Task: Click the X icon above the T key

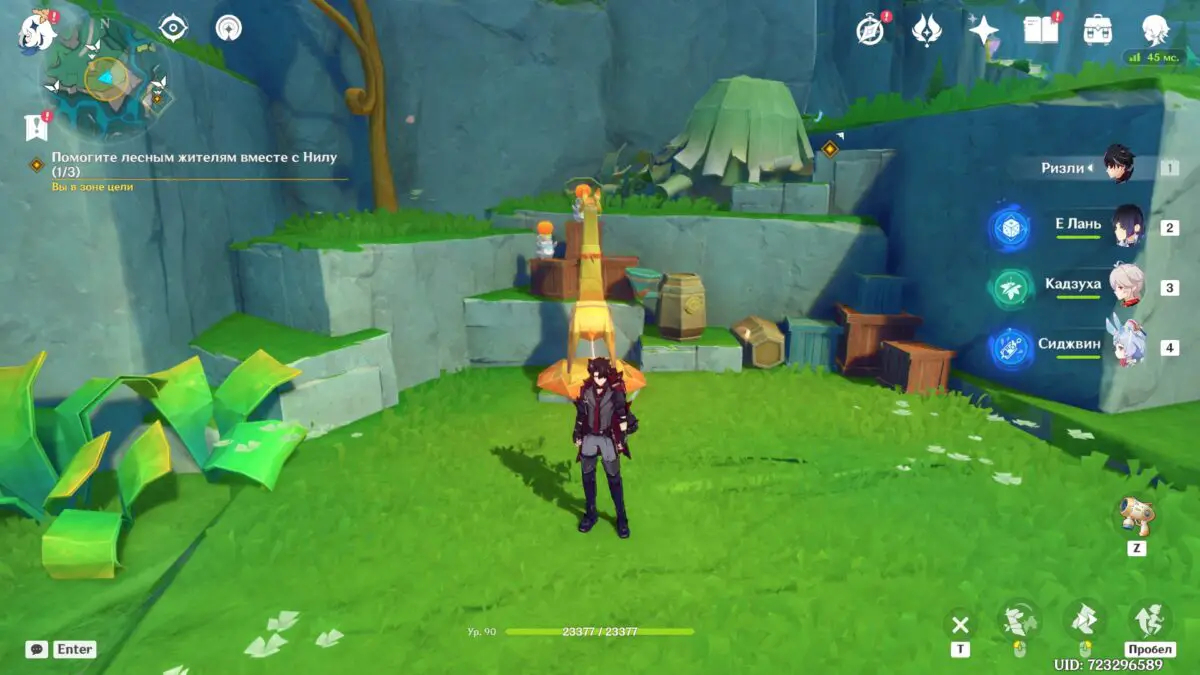Action: click(960, 625)
